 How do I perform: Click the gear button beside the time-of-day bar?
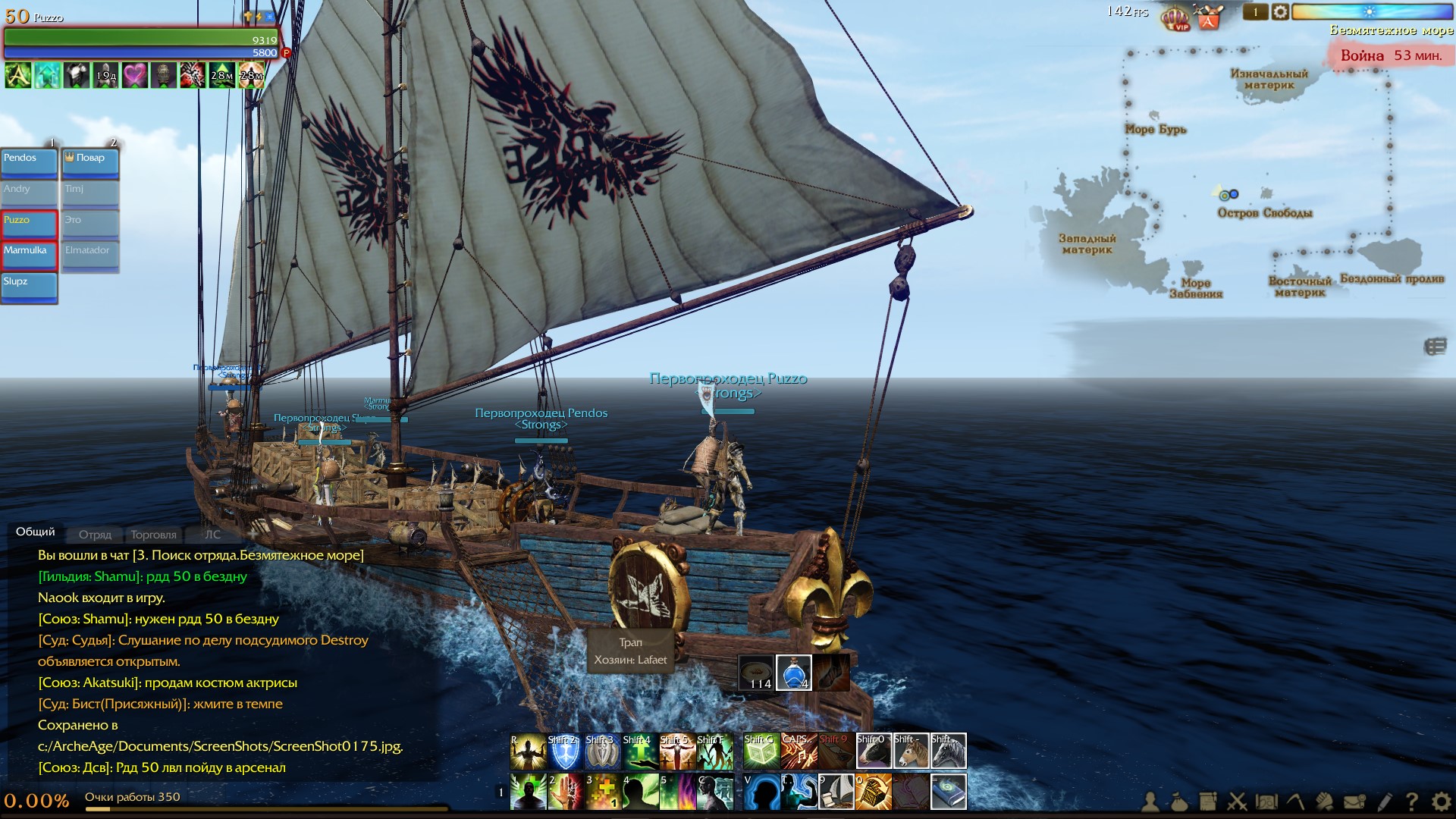pos(1280,12)
